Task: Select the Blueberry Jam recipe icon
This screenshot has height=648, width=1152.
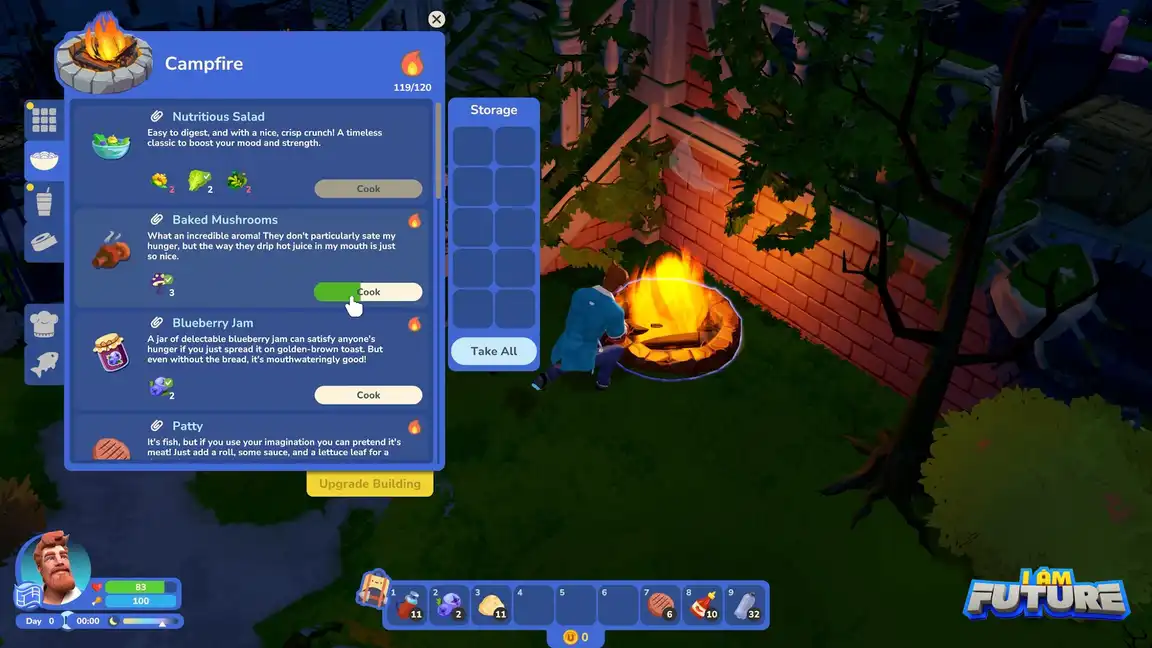Action: 111,354
